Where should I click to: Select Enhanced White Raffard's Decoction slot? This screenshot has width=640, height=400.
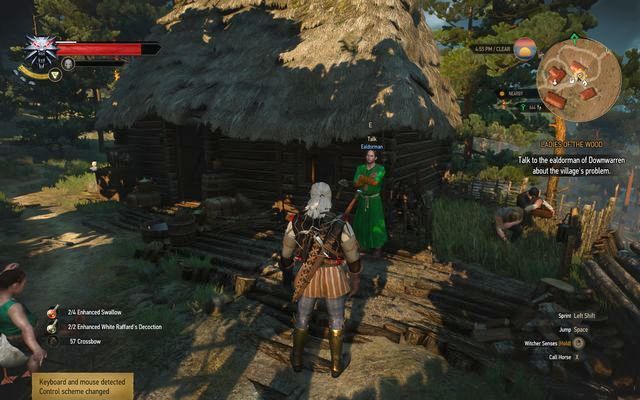(x=51, y=327)
